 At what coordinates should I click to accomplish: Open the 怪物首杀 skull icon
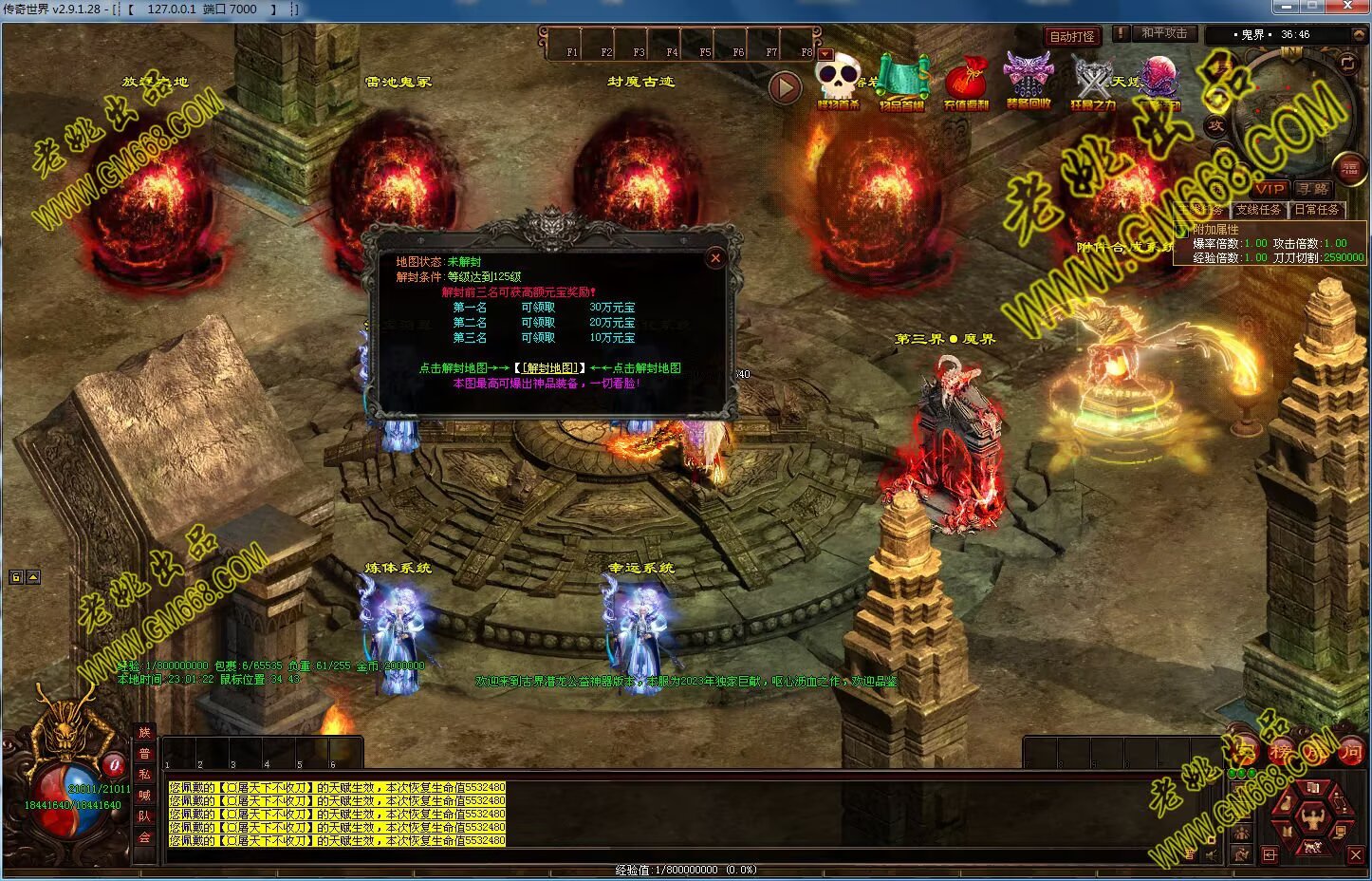click(838, 83)
